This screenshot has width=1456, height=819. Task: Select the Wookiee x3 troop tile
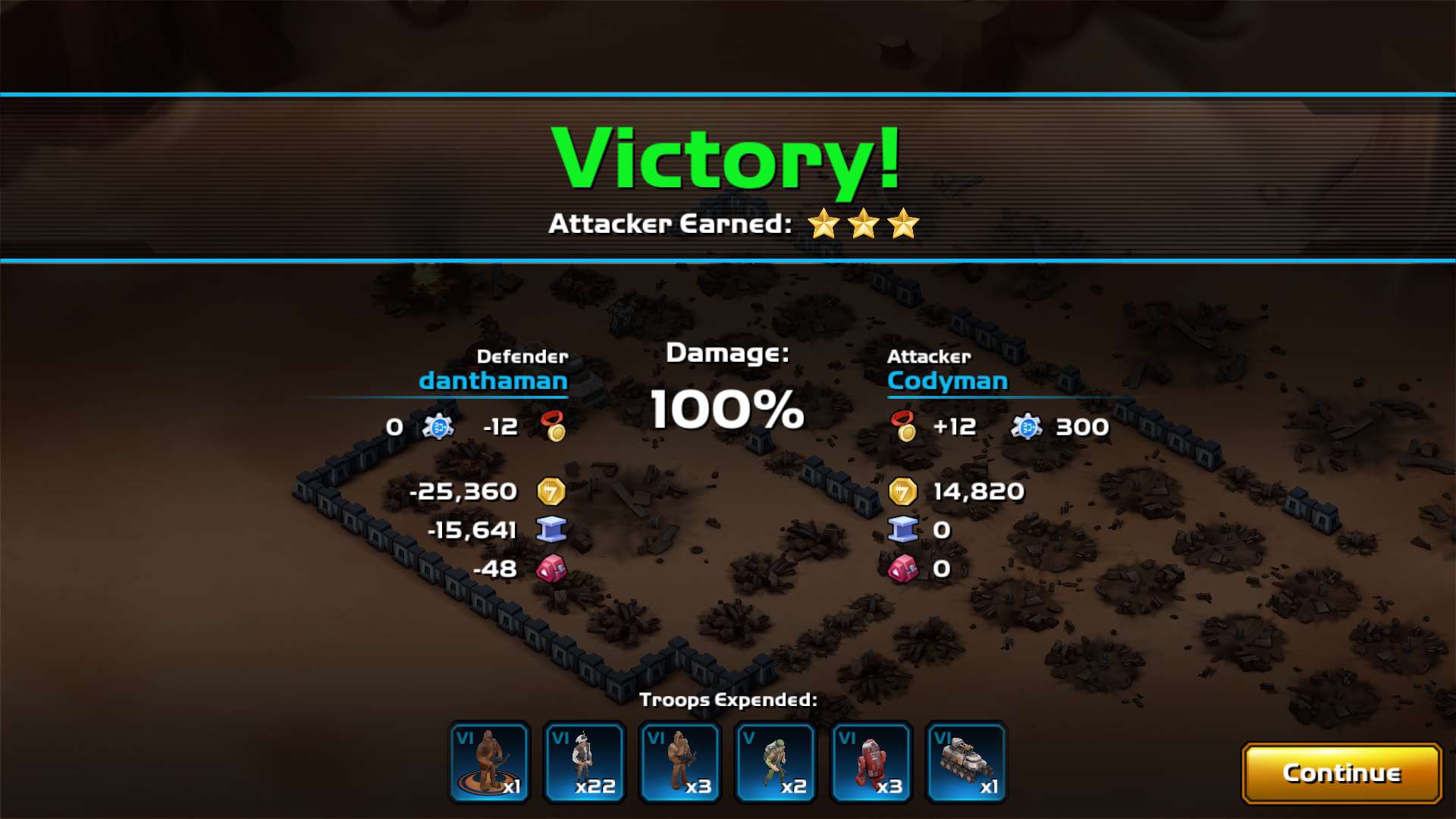point(679,762)
